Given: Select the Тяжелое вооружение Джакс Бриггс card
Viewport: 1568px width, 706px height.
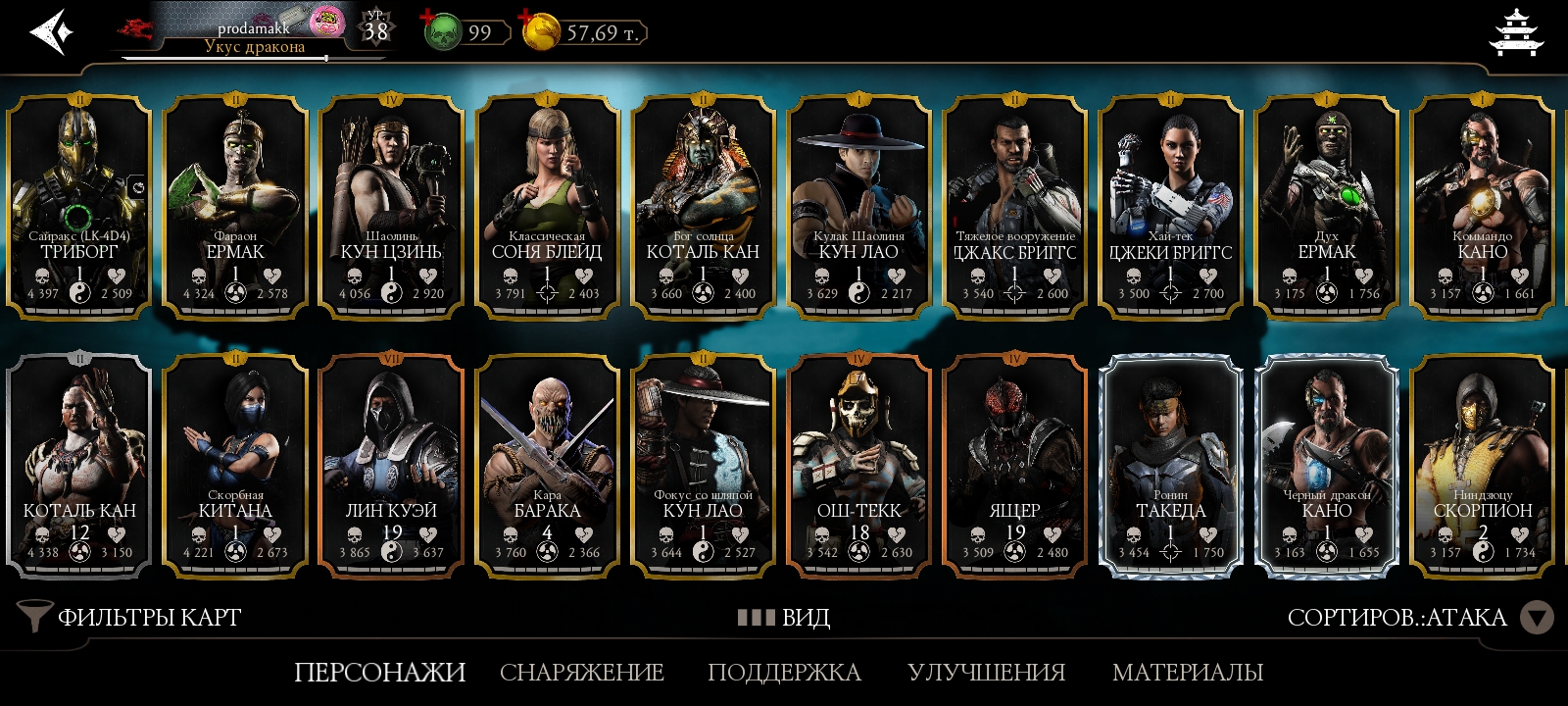Looking at the screenshot, I should click(1015, 208).
